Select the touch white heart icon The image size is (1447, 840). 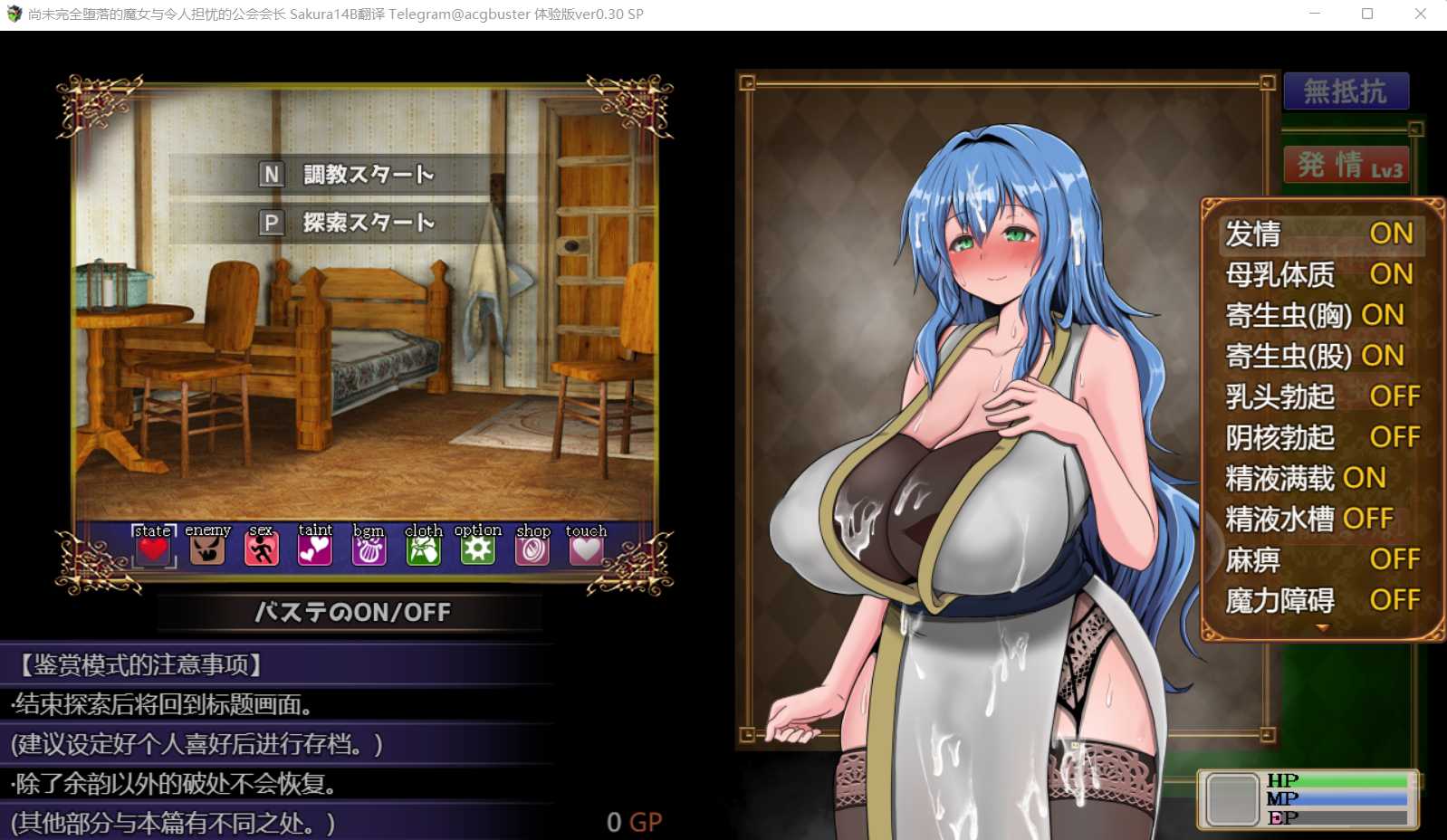(x=586, y=546)
